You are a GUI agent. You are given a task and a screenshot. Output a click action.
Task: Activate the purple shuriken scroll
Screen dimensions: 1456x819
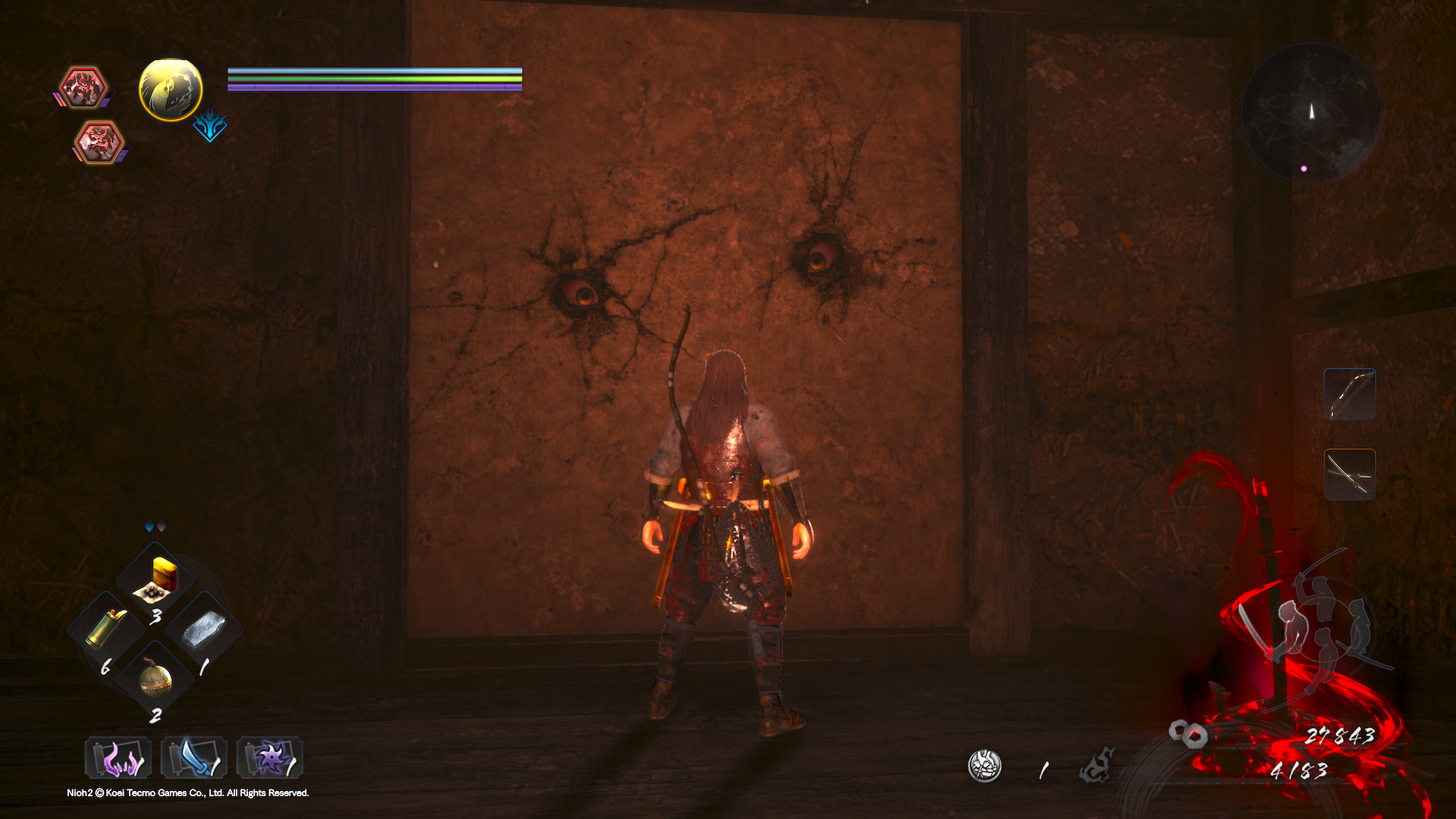click(x=269, y=758)
